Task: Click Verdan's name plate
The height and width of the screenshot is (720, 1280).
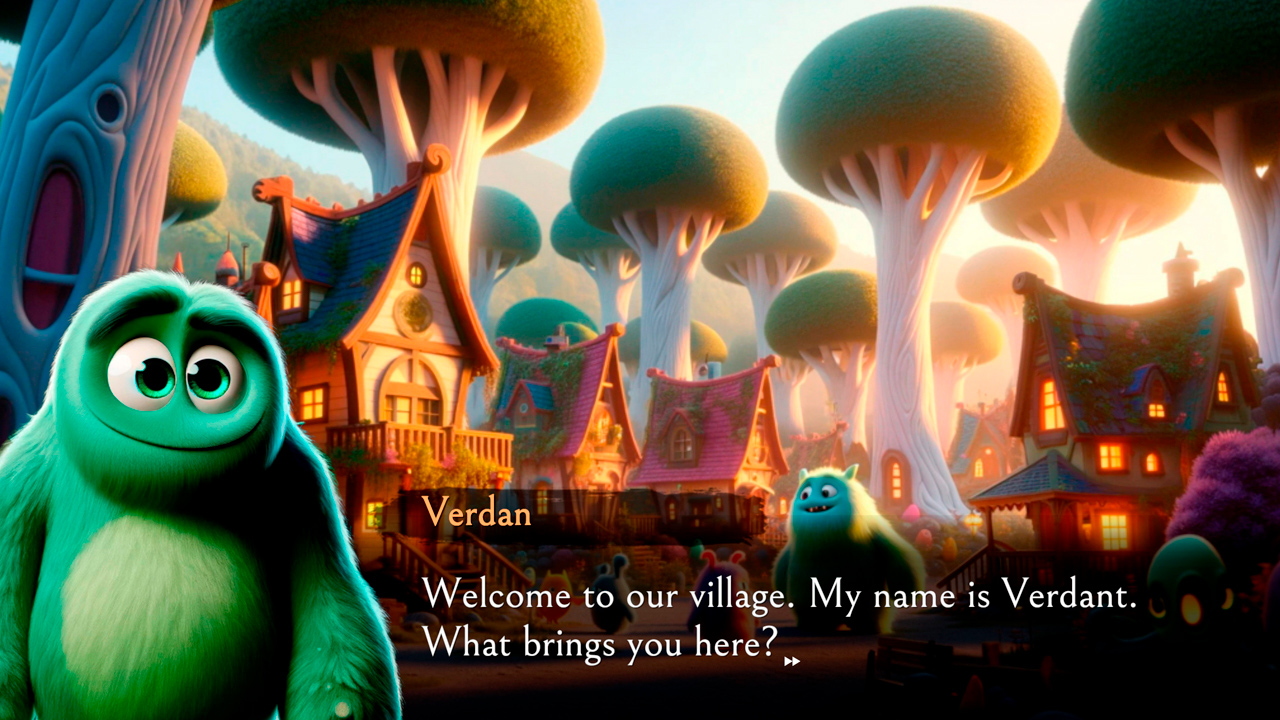Action: pos(478,515)
